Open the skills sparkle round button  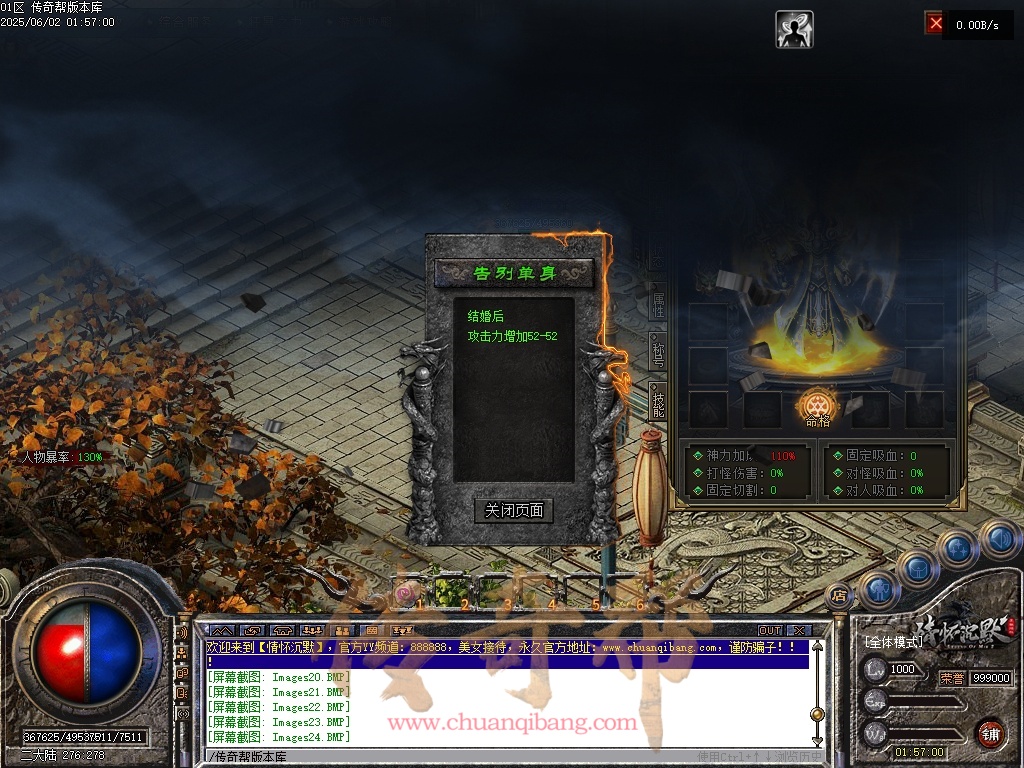pos(958,547)
